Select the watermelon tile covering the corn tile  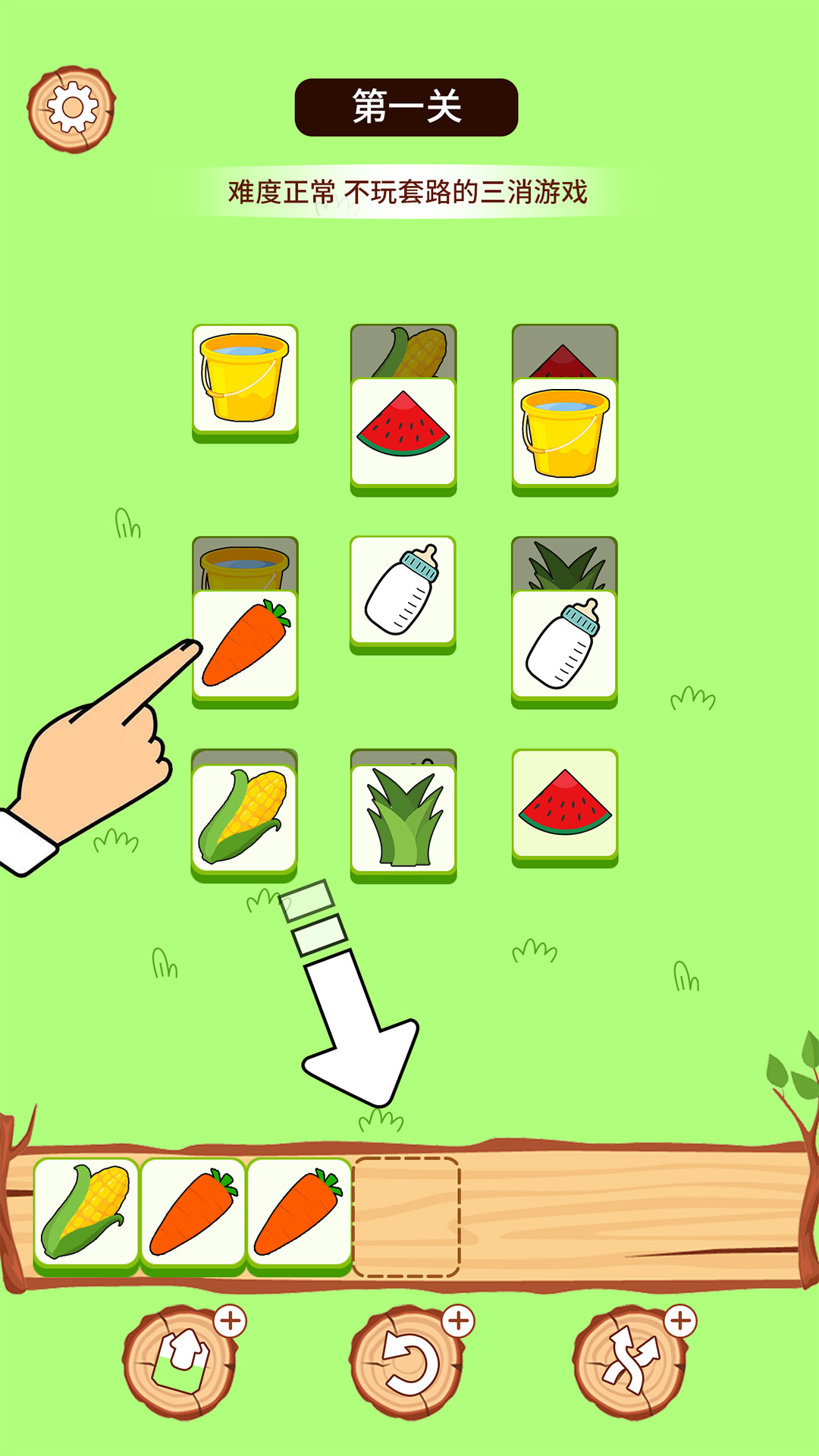tap(403, 432)
